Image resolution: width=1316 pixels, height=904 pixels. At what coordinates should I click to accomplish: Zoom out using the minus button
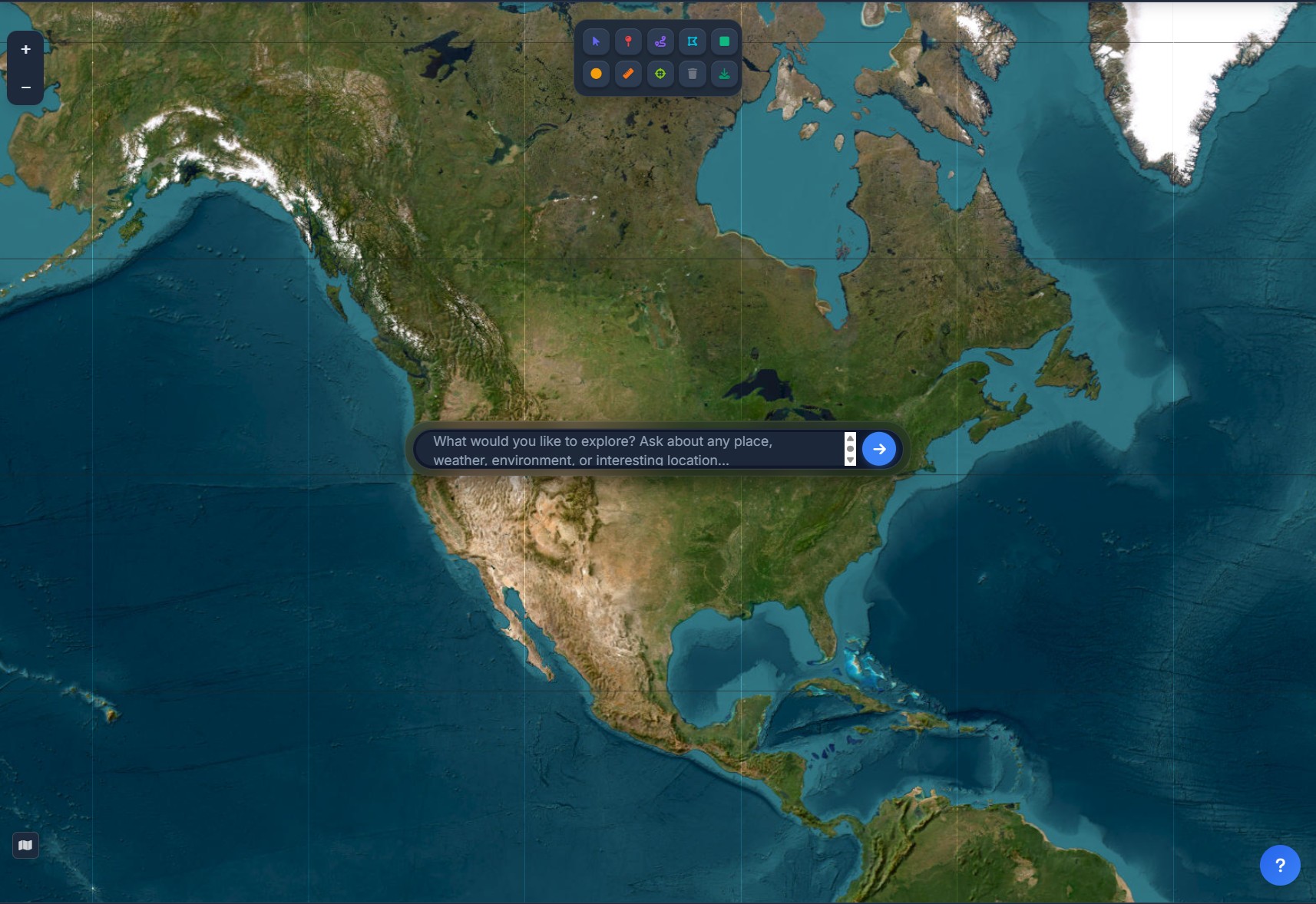click(x=25, y=87)
